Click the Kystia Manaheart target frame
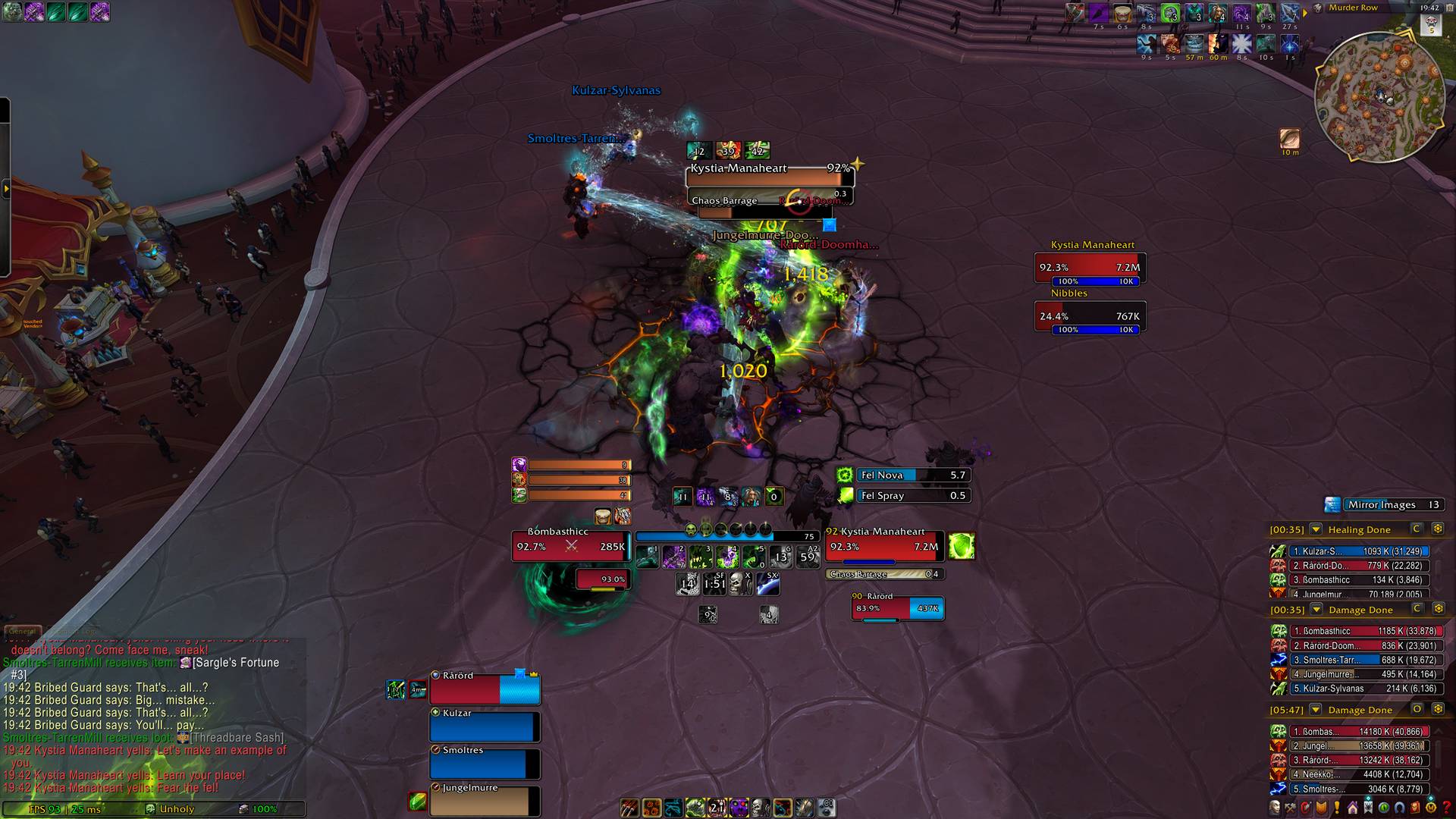 click(x=885, y=546)
